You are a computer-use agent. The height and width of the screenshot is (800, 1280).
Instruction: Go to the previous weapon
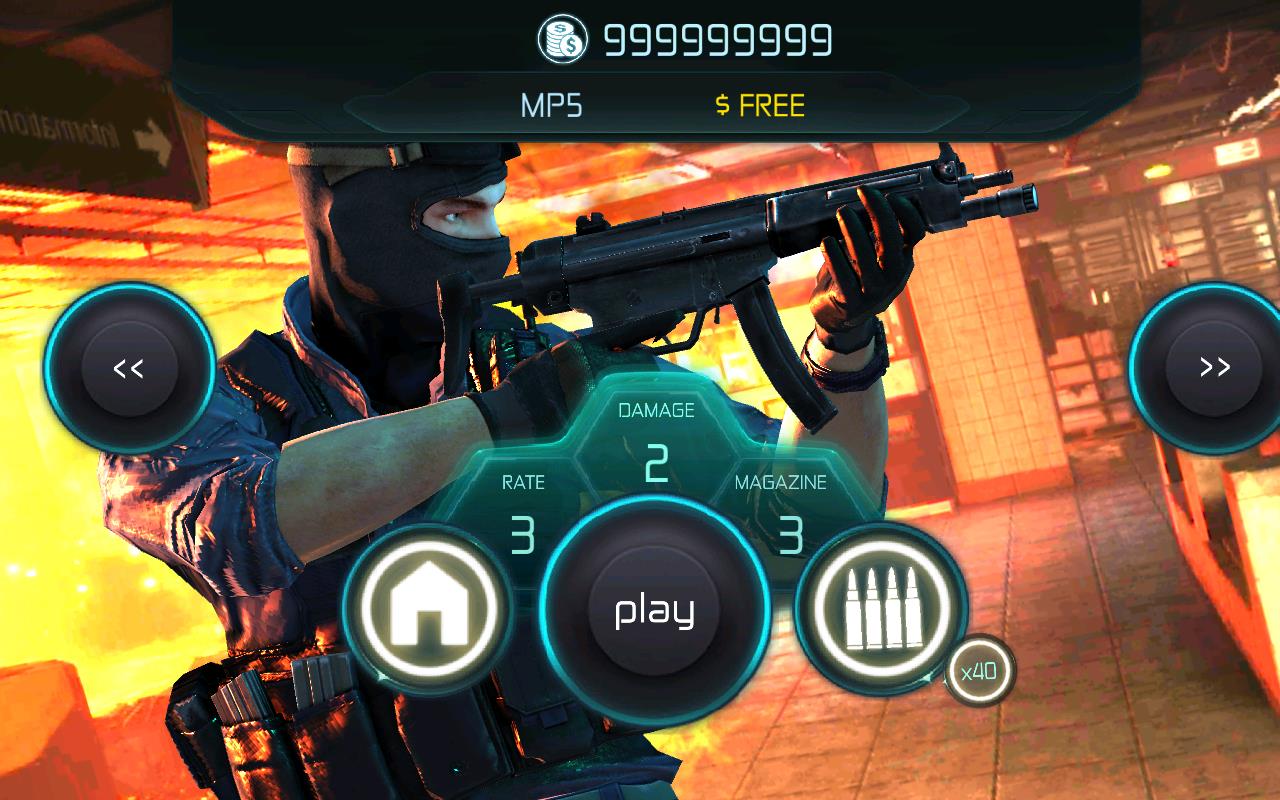click(x=129, y=367)
